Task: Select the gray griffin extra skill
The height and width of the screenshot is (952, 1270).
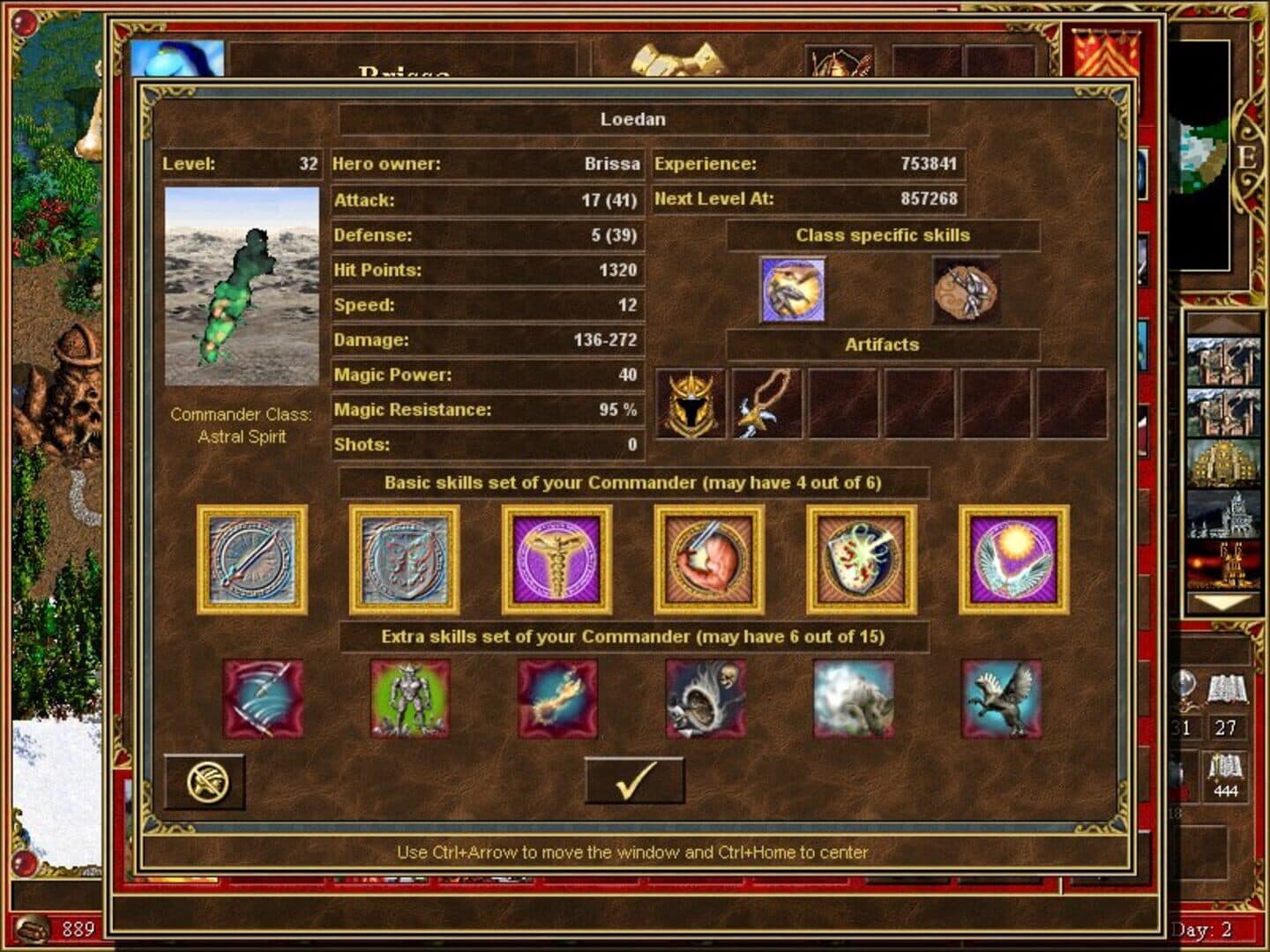Action: click(1001, 699)
